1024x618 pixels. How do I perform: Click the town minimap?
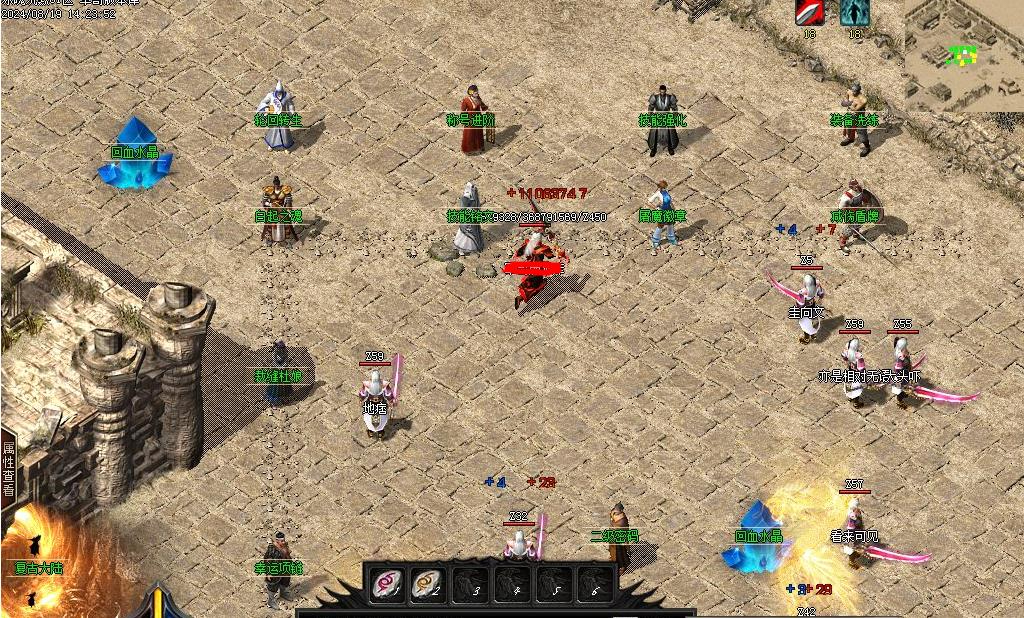964,55
